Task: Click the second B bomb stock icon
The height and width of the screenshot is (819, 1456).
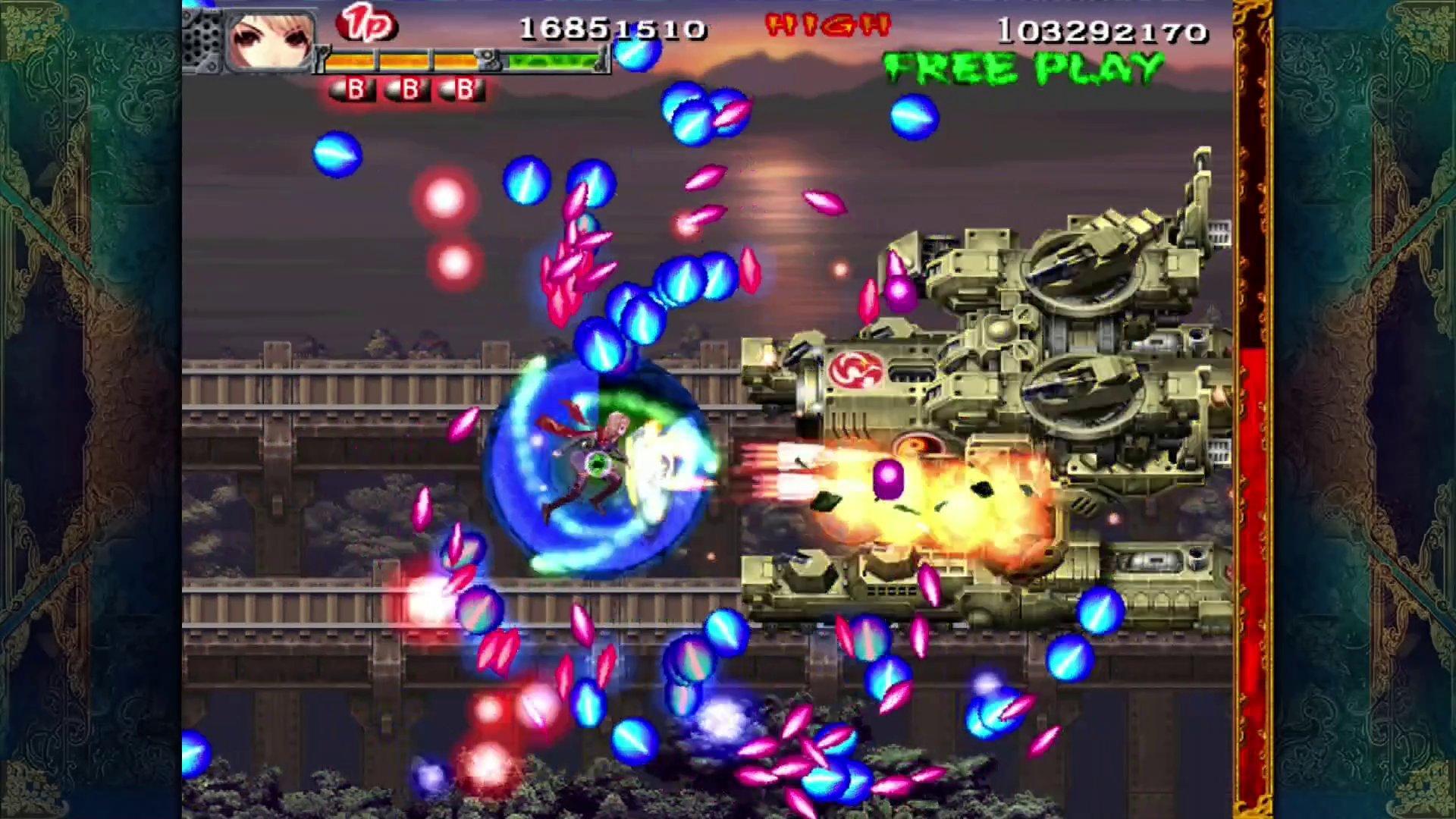Action: click(x=409, y=90)
